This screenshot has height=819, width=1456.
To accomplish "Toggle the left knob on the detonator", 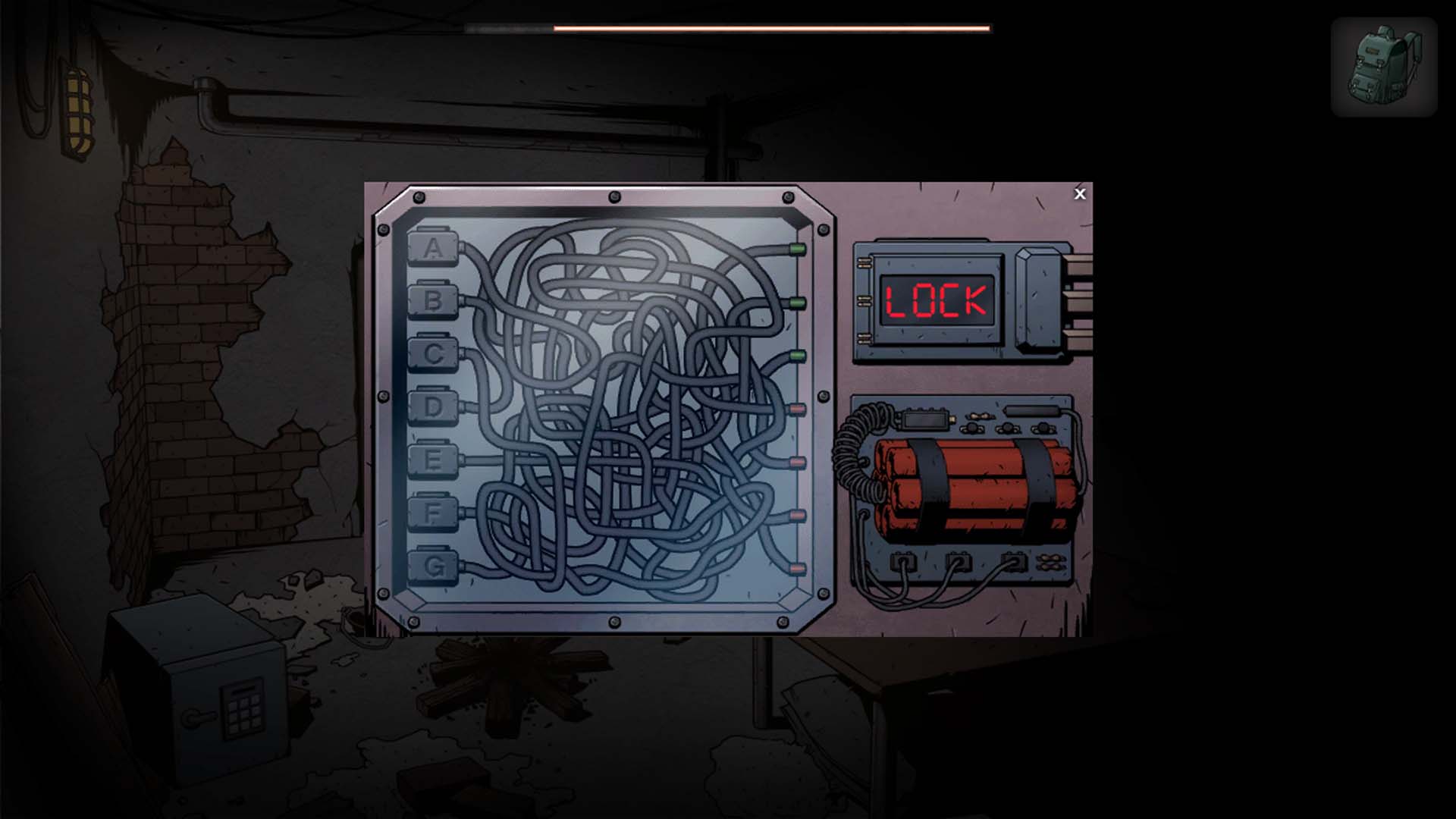I will (971, 428).
